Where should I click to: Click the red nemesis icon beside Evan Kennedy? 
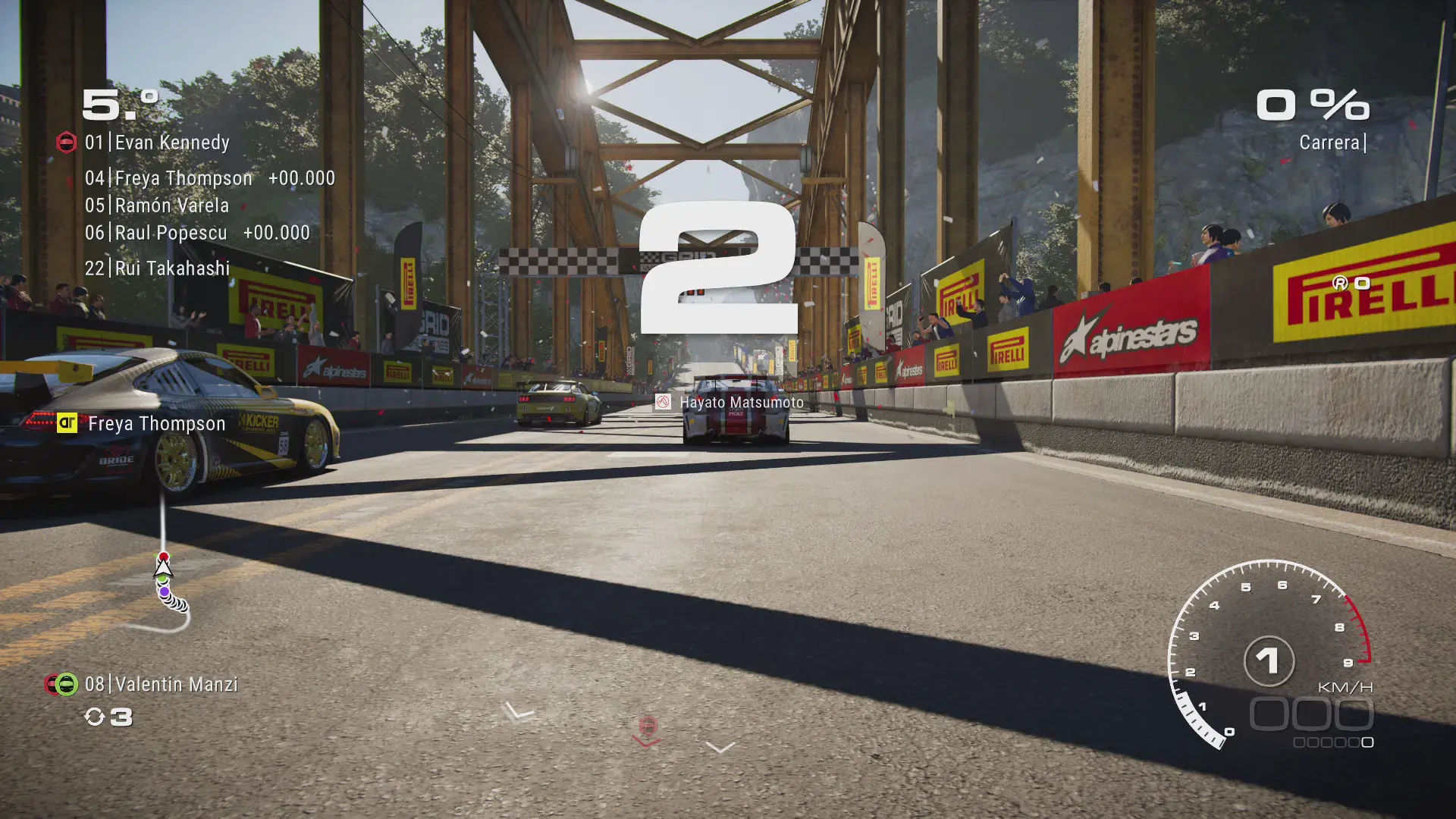(67, 143)
